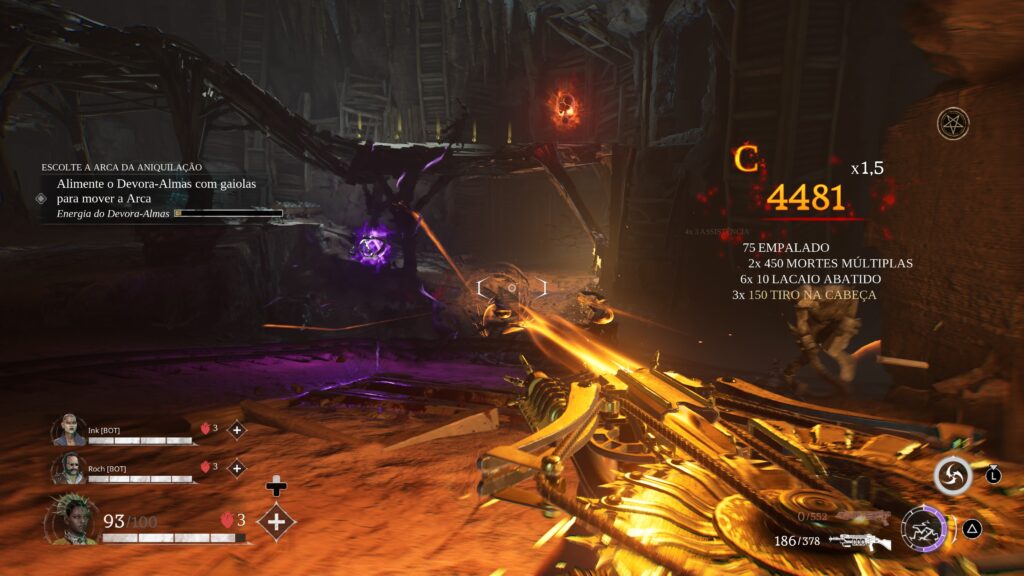Image resolution: width=1024 pixels, height=576 pixels.
Task: Activate the swirling blades ability icon
Action: pyautogui.click(x=953, y=476)
